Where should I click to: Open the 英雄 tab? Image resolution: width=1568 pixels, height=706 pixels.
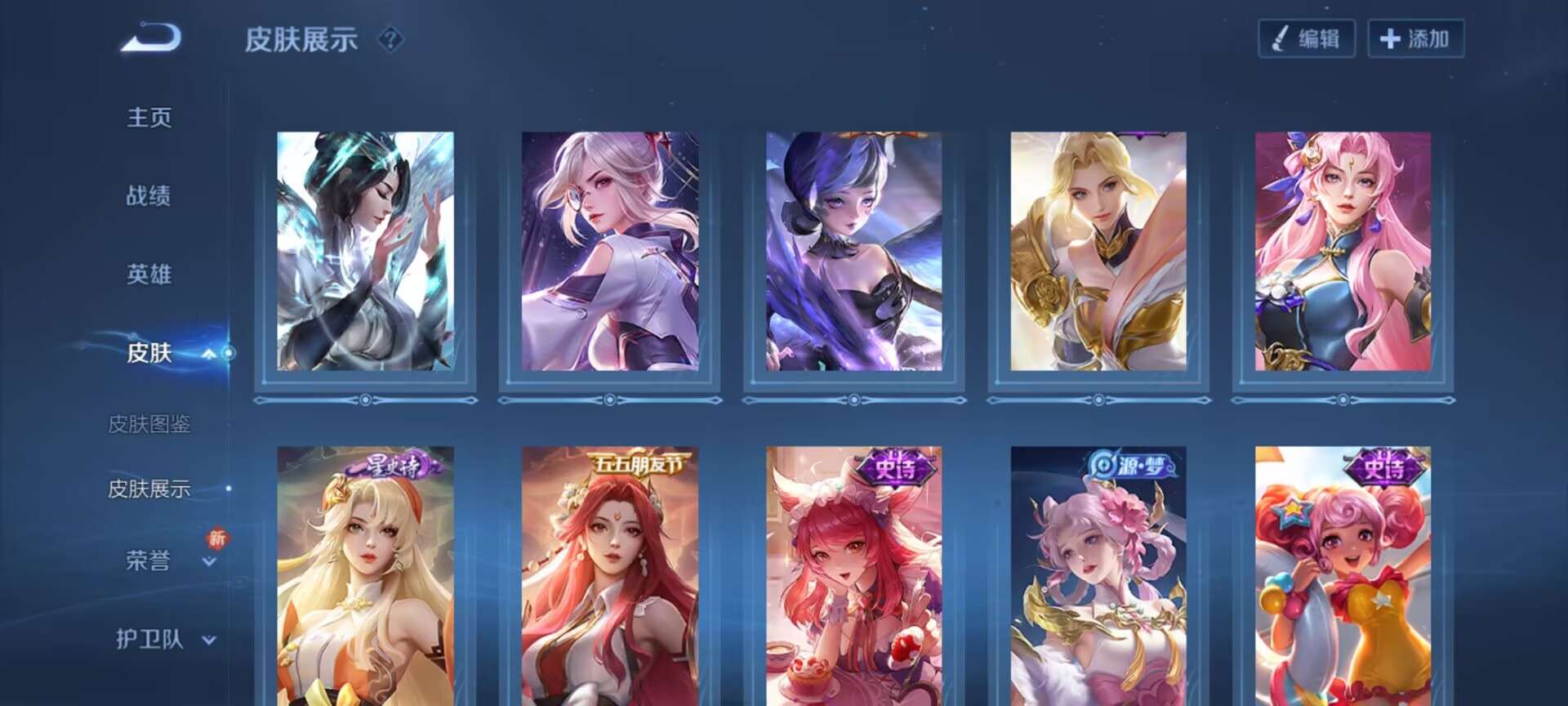pos(149,275)
